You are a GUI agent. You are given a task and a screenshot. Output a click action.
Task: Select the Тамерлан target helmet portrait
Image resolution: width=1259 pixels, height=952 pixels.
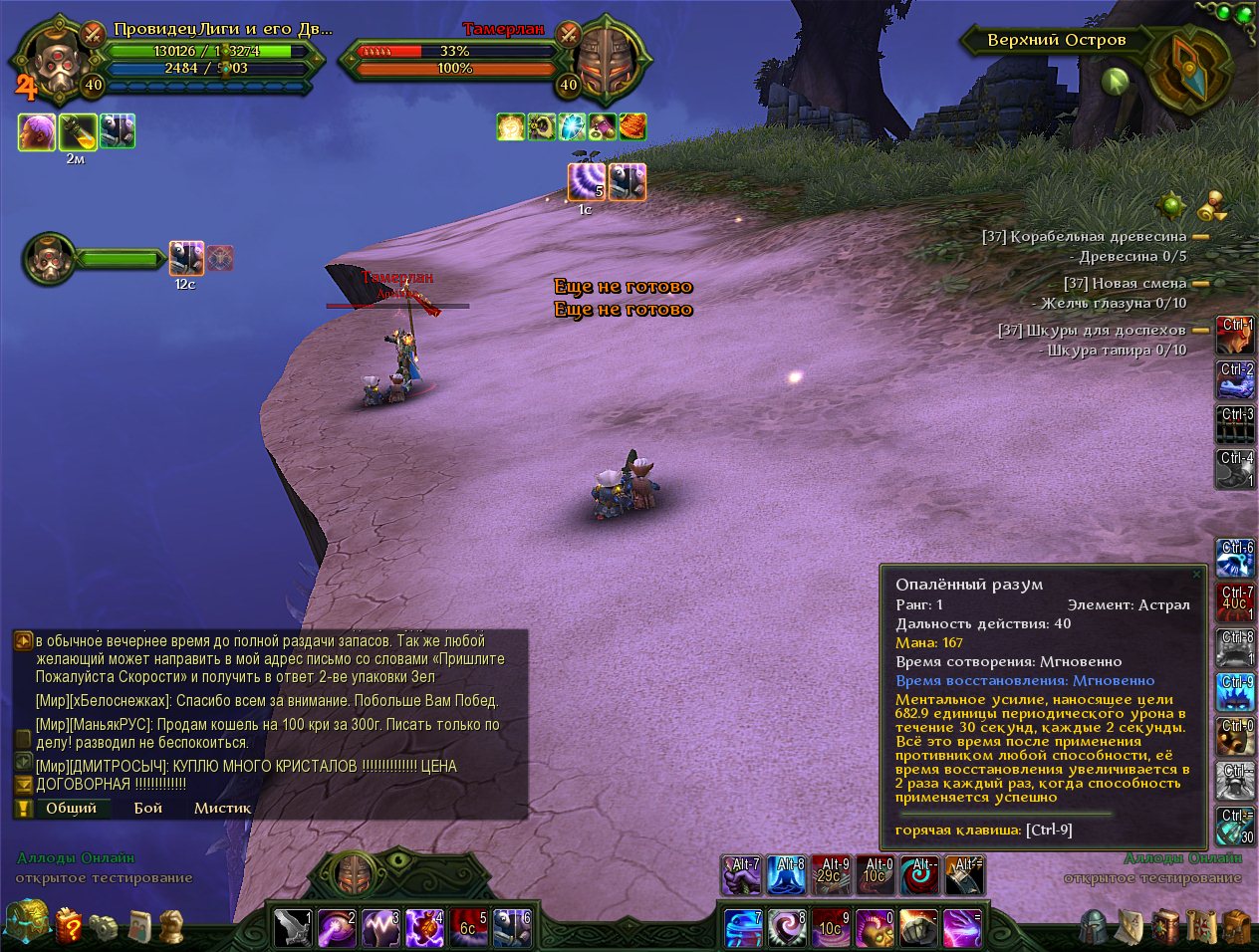[605, 60]
